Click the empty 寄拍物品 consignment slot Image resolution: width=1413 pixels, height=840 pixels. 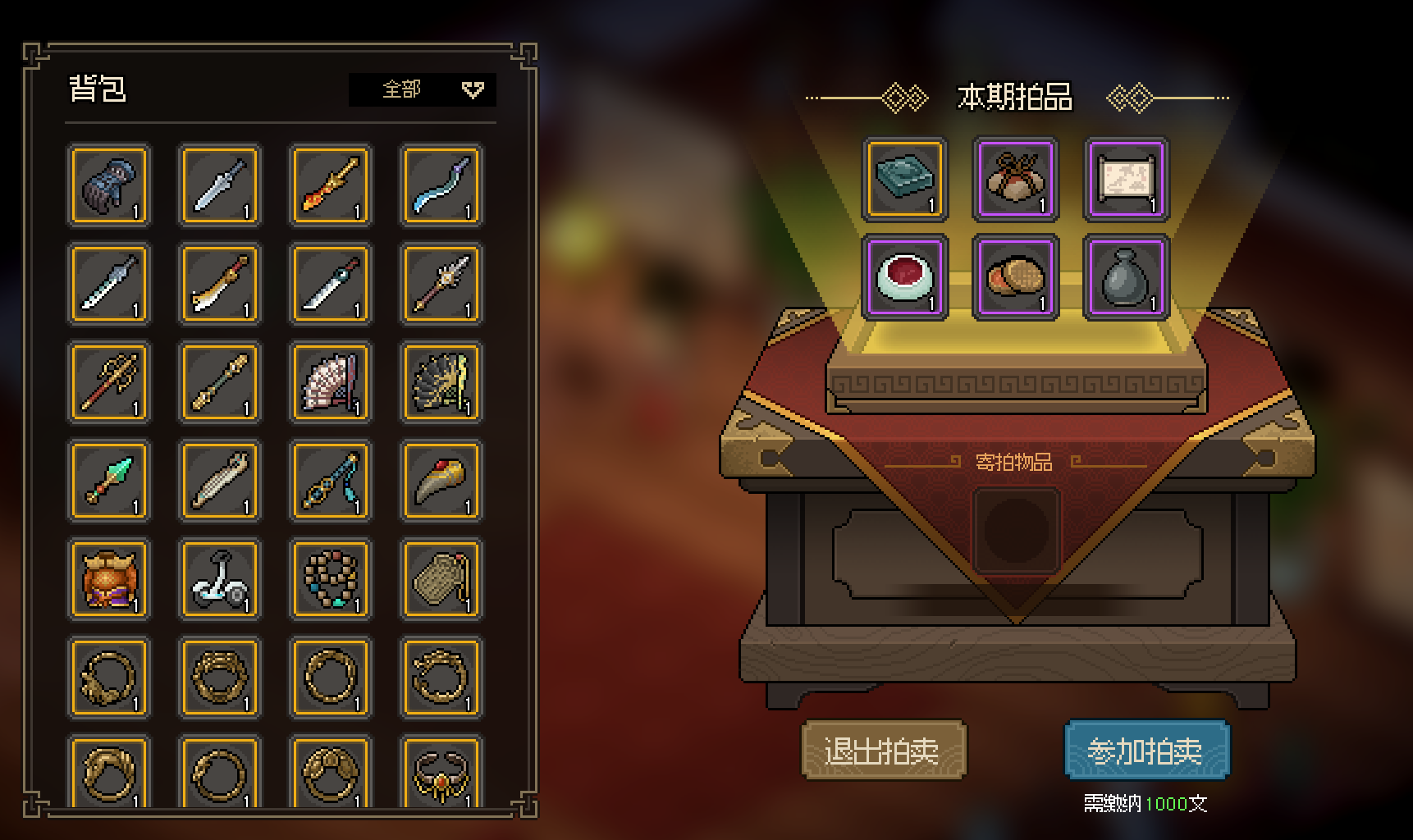tap(1016, 530)
